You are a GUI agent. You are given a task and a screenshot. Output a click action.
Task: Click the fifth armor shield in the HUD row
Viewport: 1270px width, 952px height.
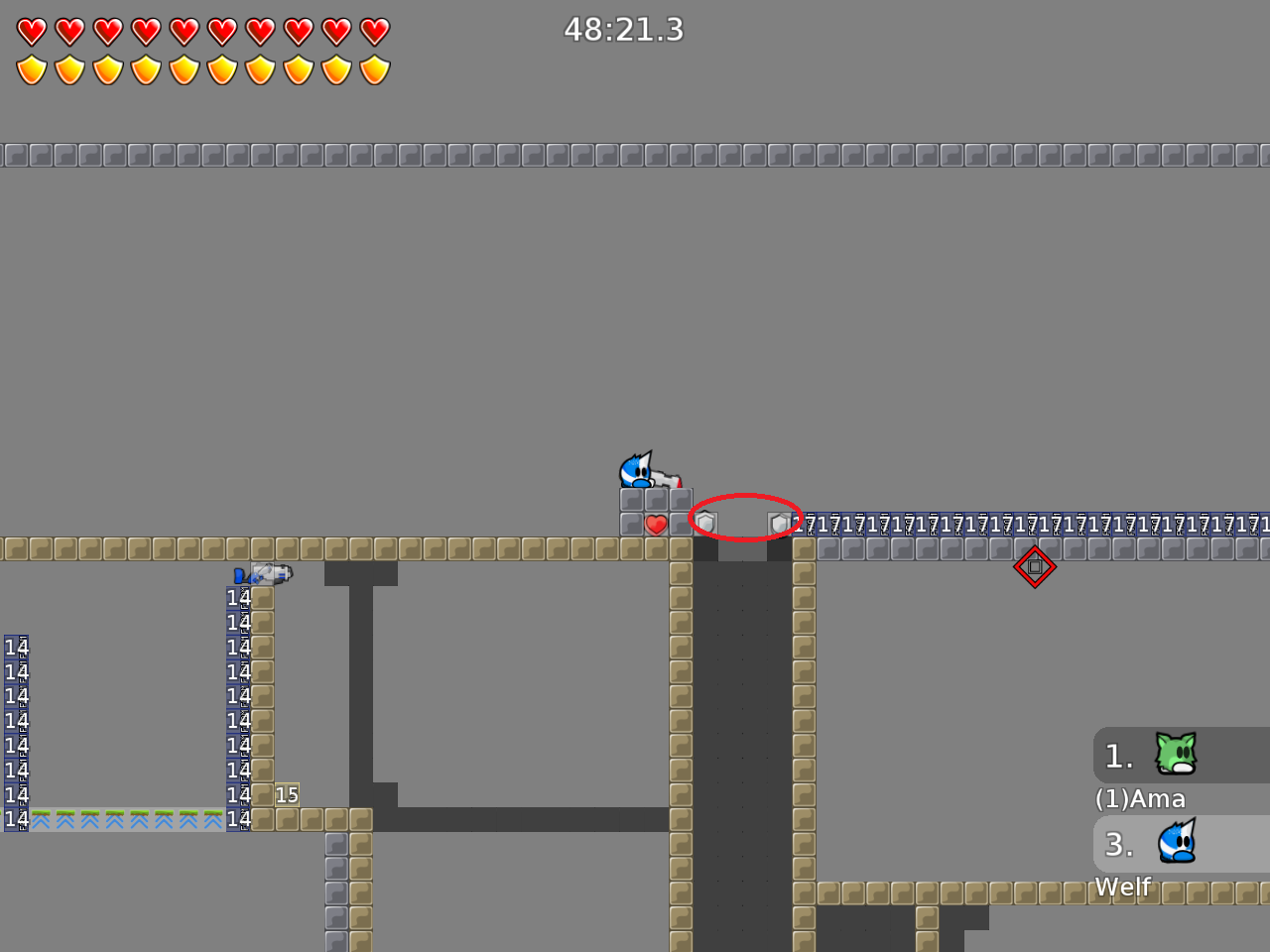pos(183,69)
